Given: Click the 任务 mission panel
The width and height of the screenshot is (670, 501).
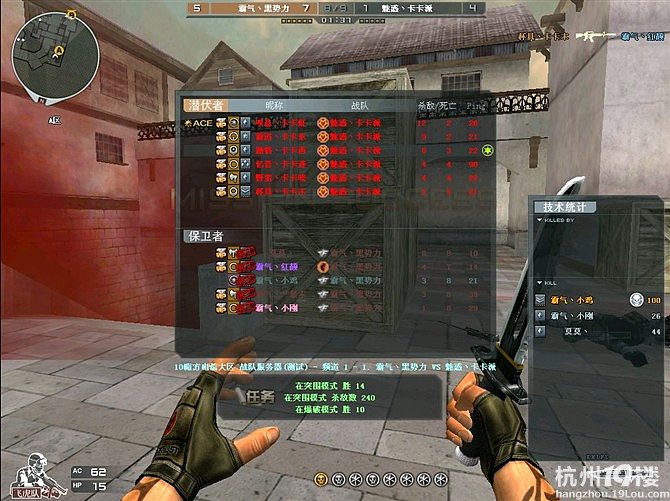Looking at the screenshot, I should pos(262,395).
